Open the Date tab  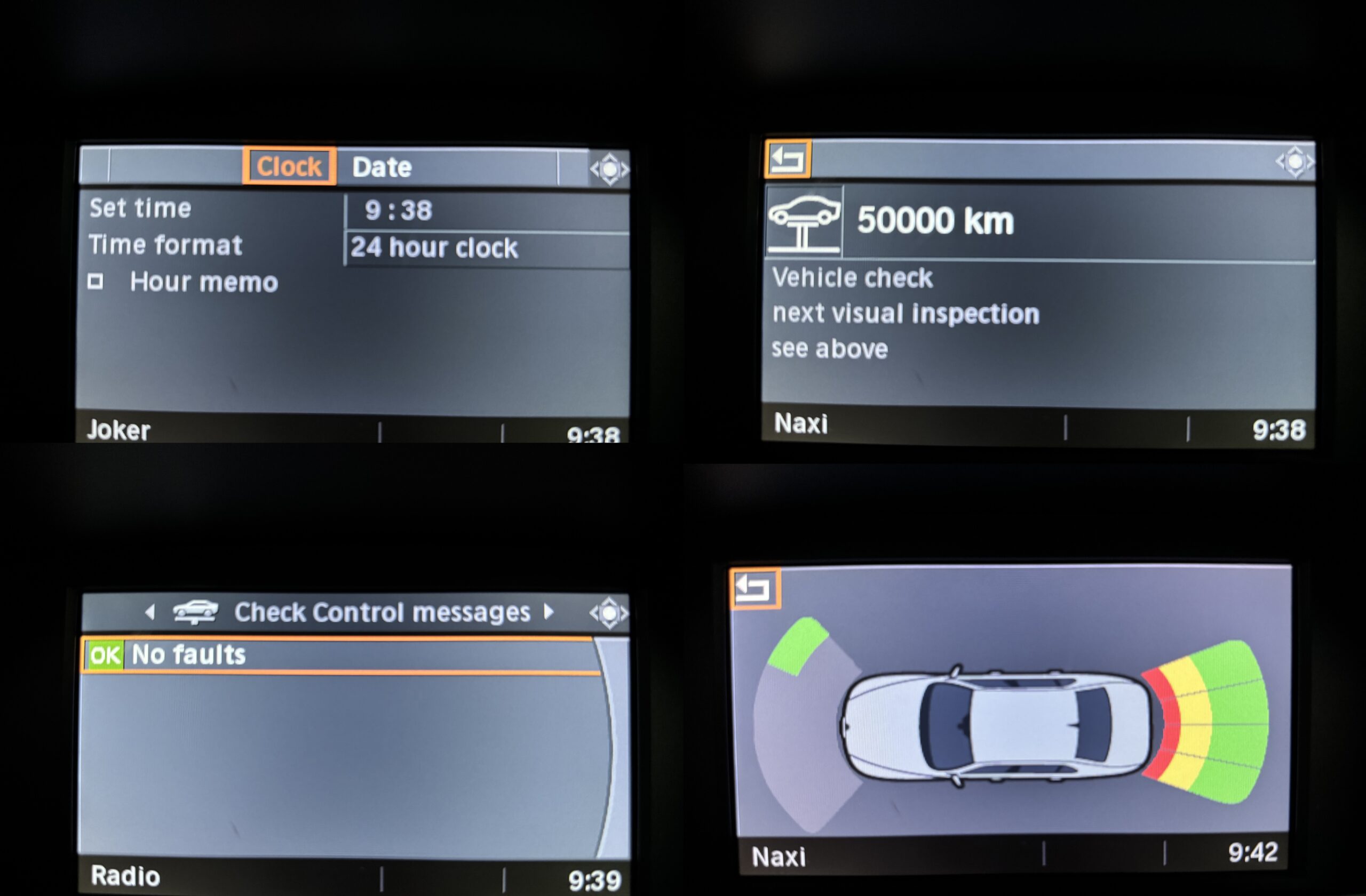382,167
